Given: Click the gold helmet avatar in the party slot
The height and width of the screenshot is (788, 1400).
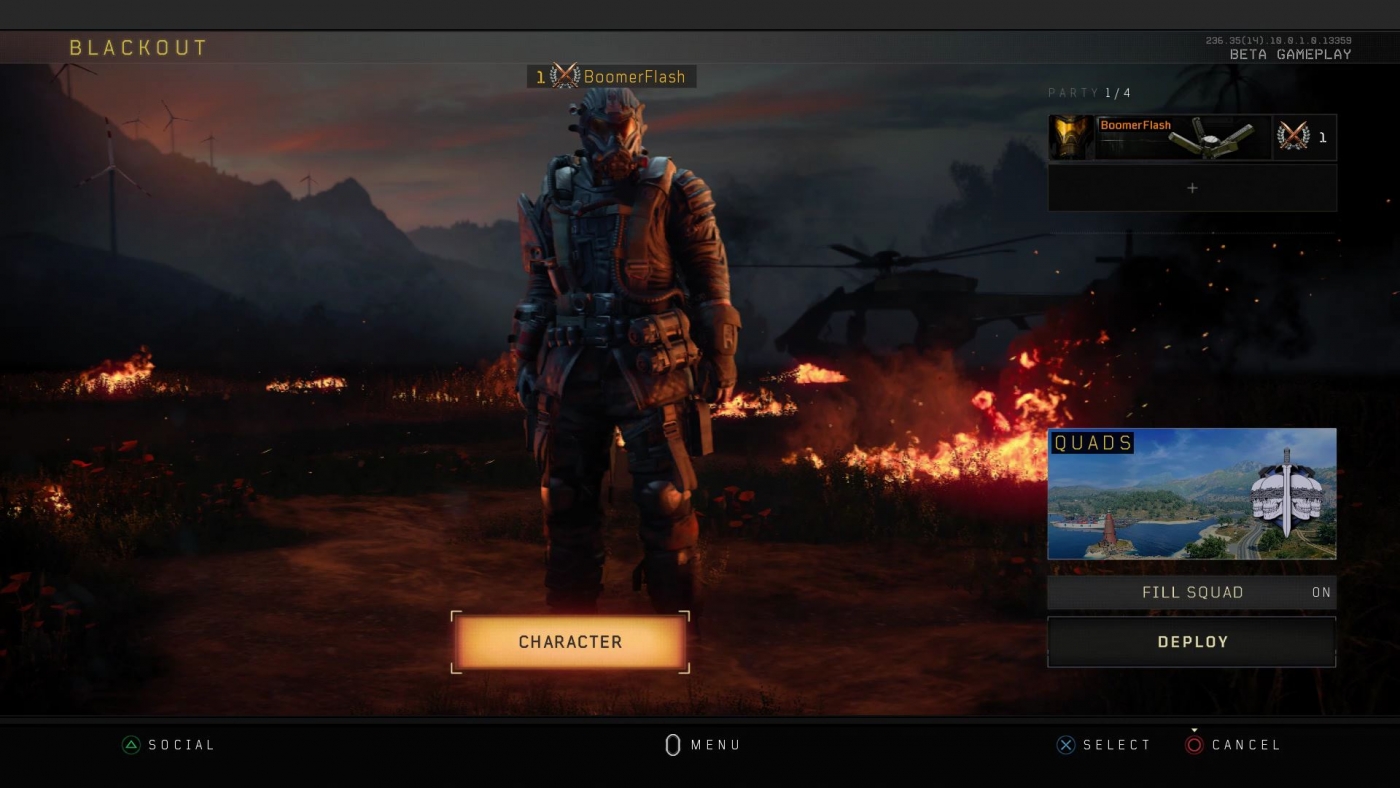Looking at the screenshot, I should [1069, 137].
